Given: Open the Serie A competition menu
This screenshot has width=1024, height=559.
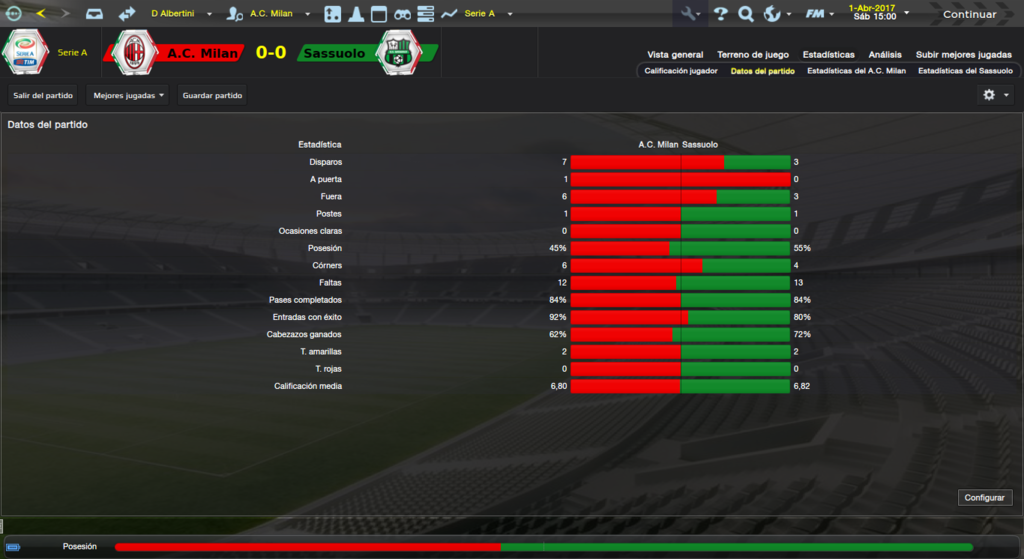Looking at the screenshot, I should point(487,14).
